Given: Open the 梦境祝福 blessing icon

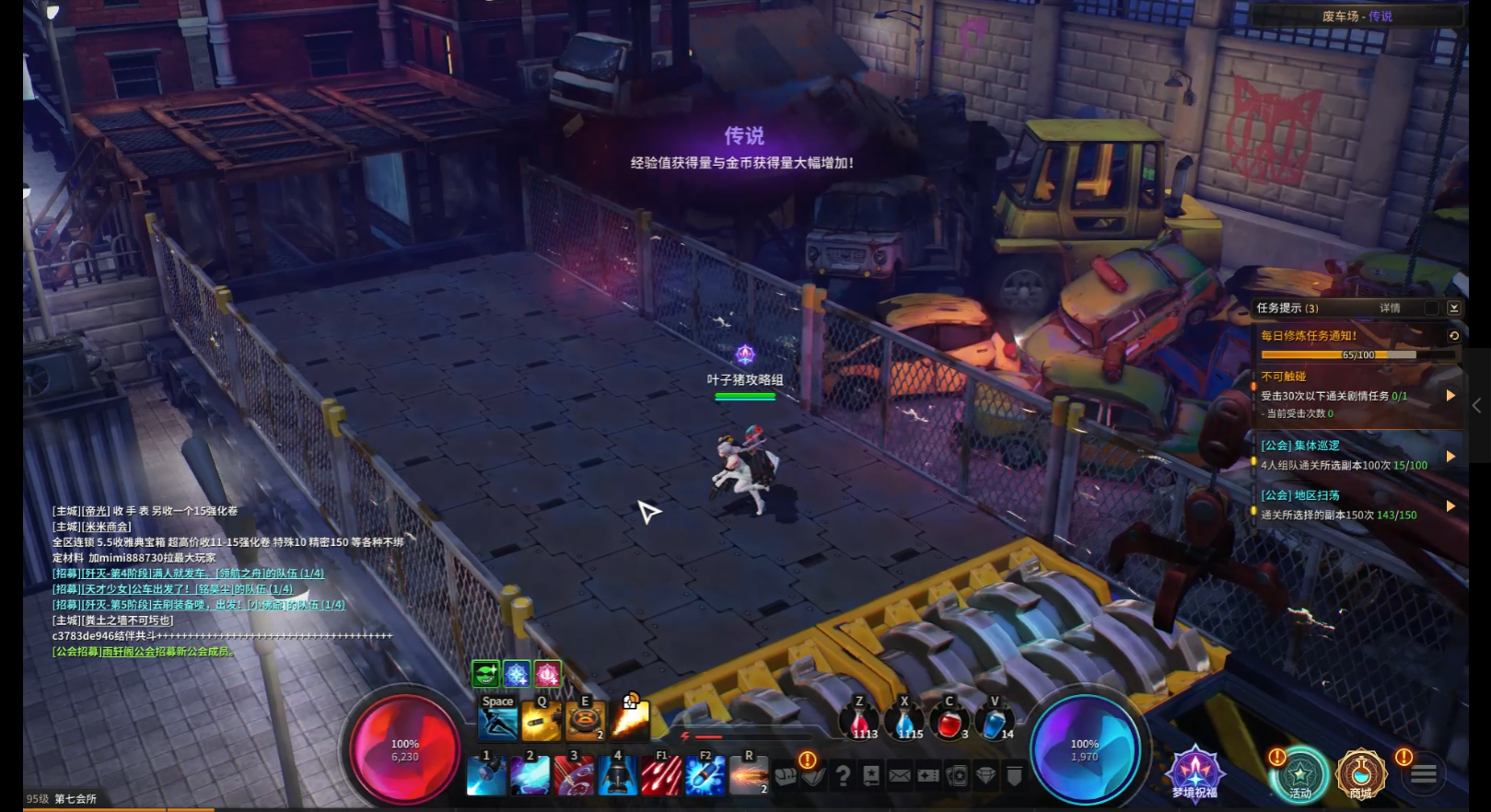Looking at the screenshot, I should click(1194, 773).
